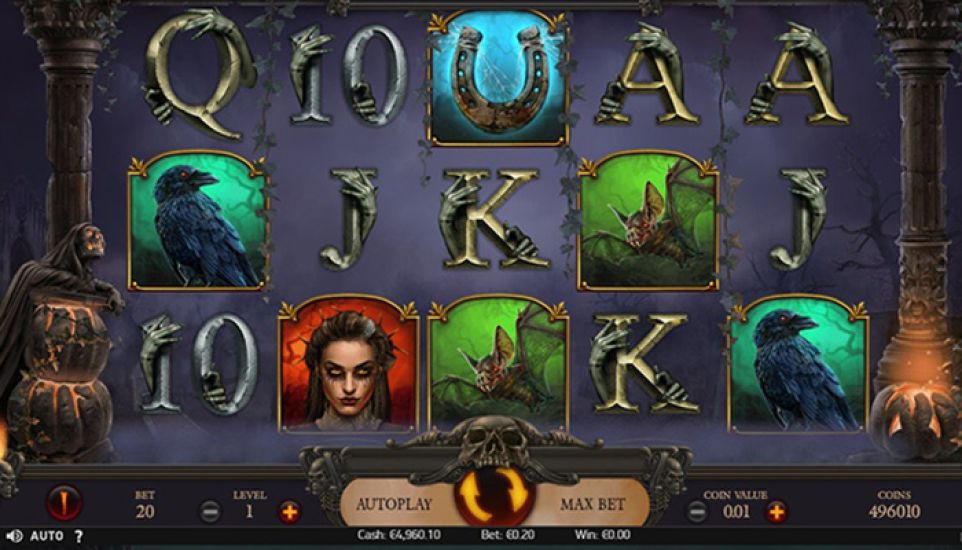Lower the coin value
Viewport: 962px width, 550px height.
[699, 512]
